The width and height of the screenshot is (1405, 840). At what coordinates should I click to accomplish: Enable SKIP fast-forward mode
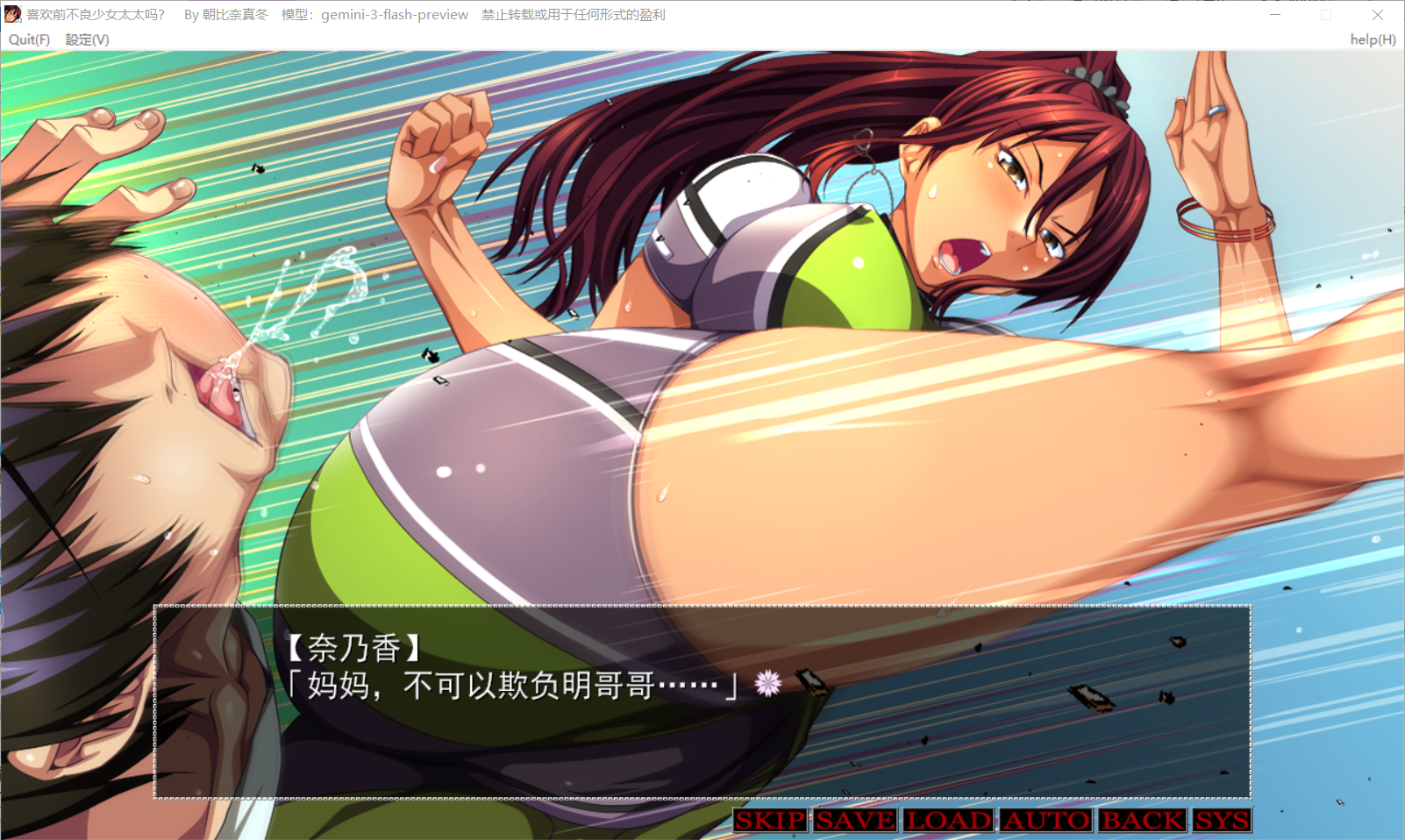coord(769,821)
